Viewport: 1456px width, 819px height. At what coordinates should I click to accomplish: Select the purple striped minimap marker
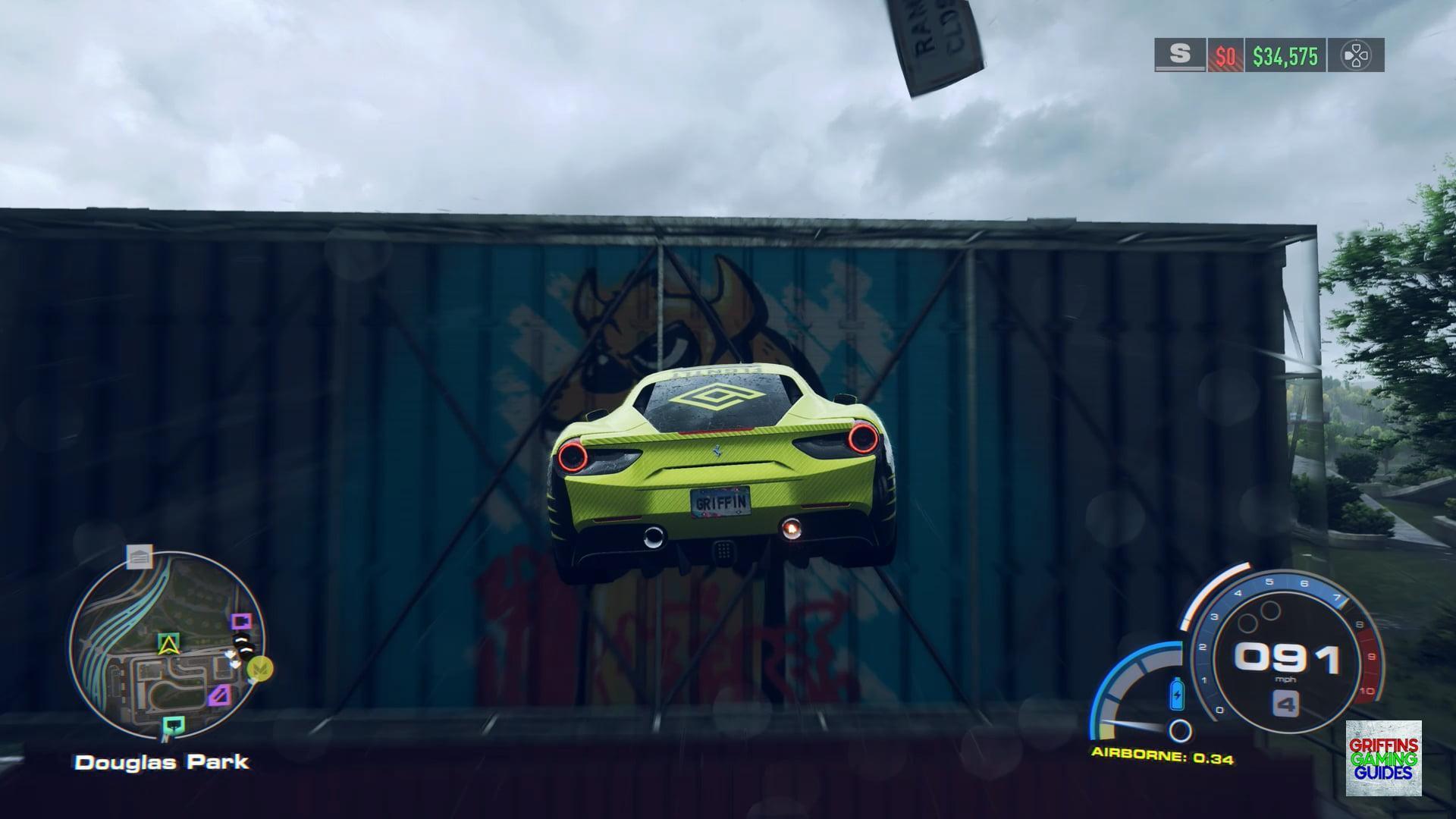pyautogui.click(x=220, y=694)
